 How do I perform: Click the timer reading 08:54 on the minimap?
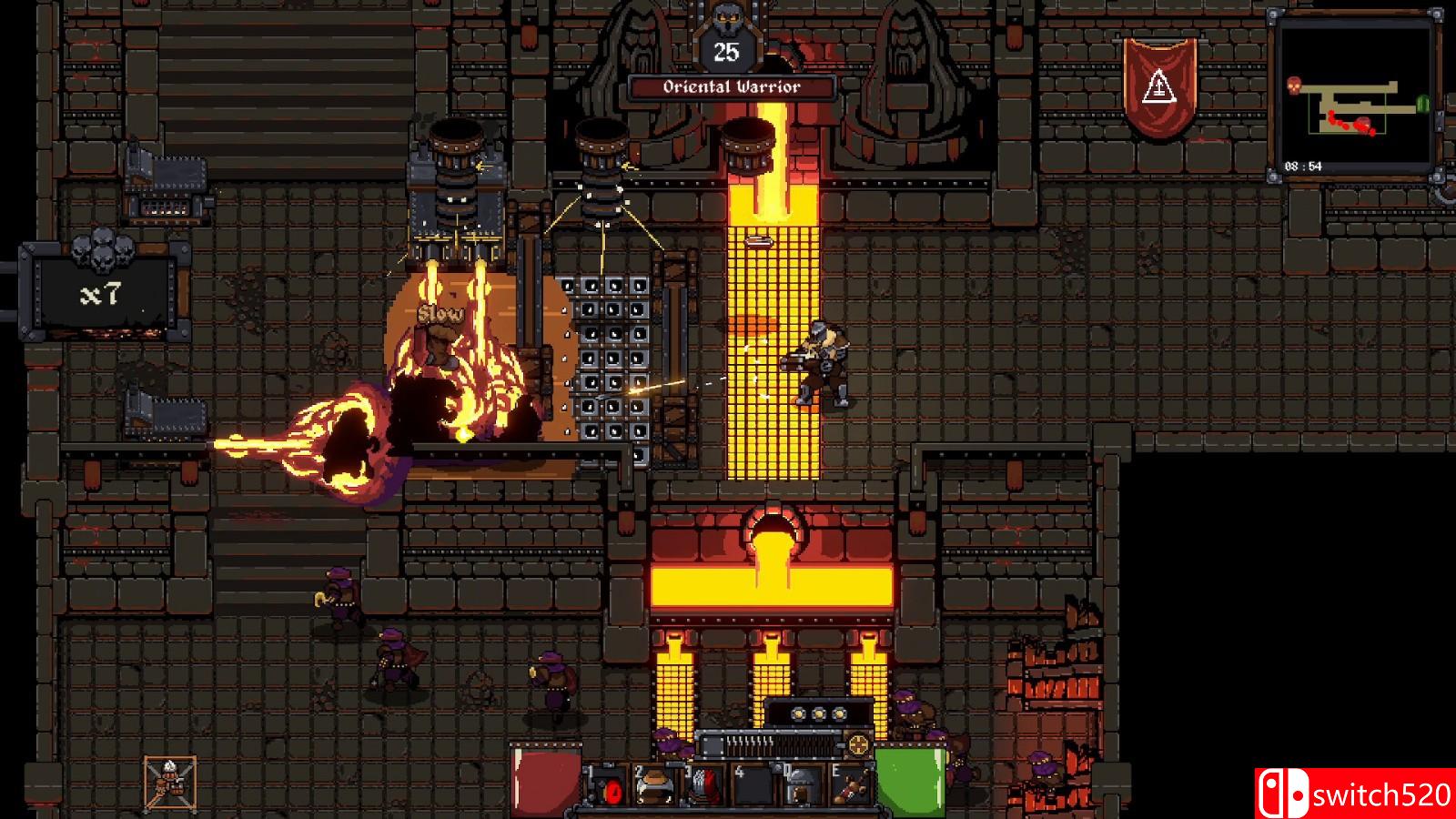[x=1303, y=165]
